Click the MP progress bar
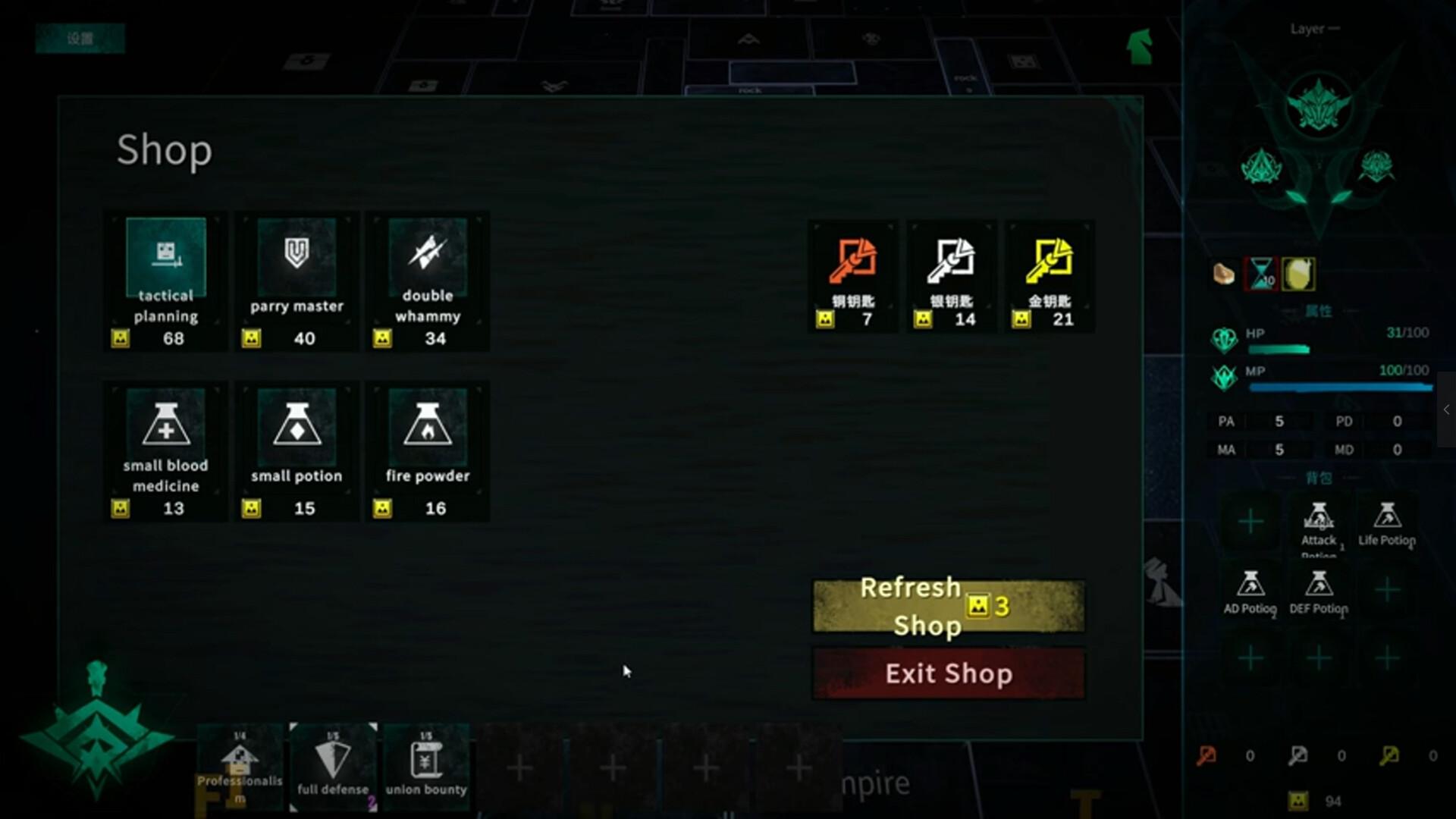The width and height of the screenshot is (1456, 819). click(x=1342, y=388)
